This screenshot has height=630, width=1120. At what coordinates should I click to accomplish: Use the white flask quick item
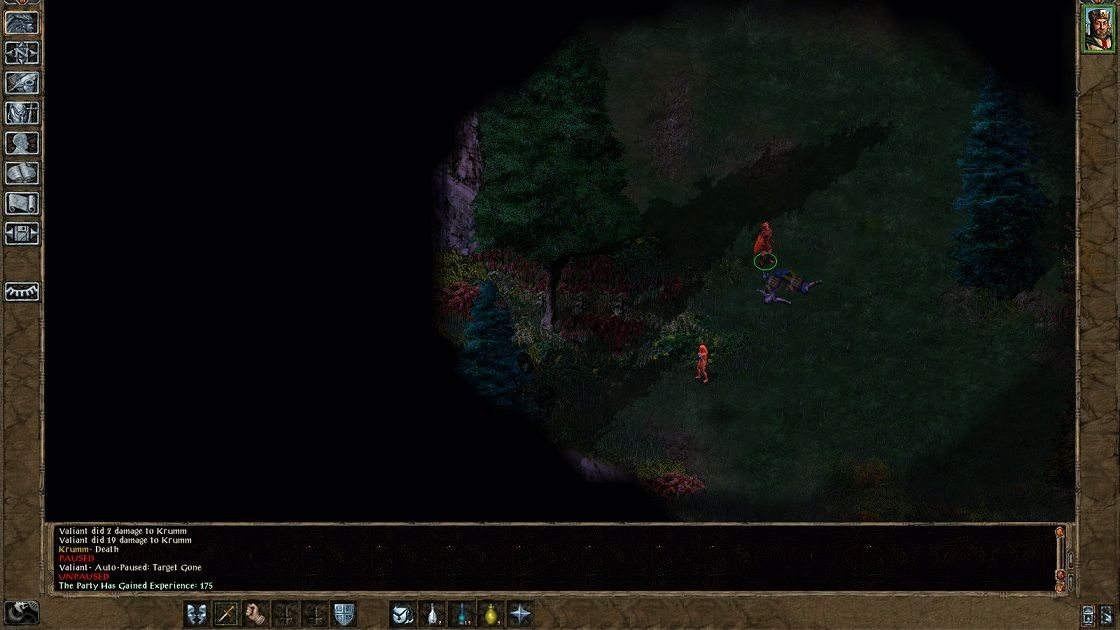(x=432, y=614)
